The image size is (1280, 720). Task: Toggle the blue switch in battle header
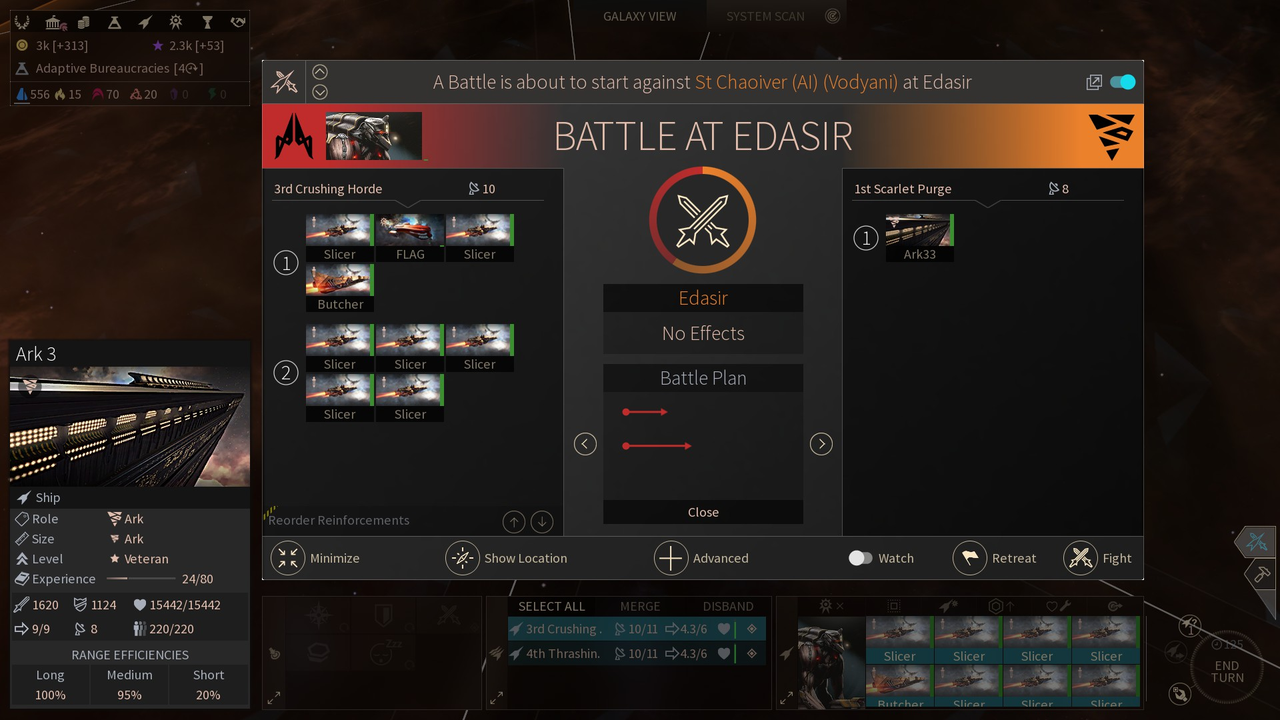click(1123, 82)
